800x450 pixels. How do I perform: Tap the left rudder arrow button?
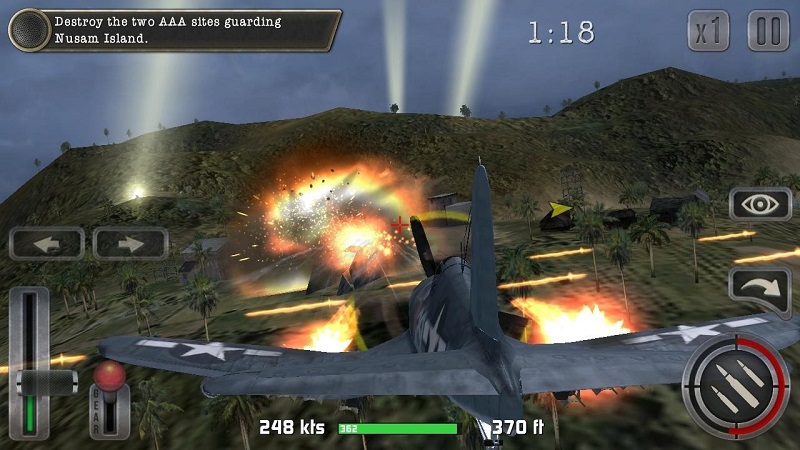click(x=47, y=243)
